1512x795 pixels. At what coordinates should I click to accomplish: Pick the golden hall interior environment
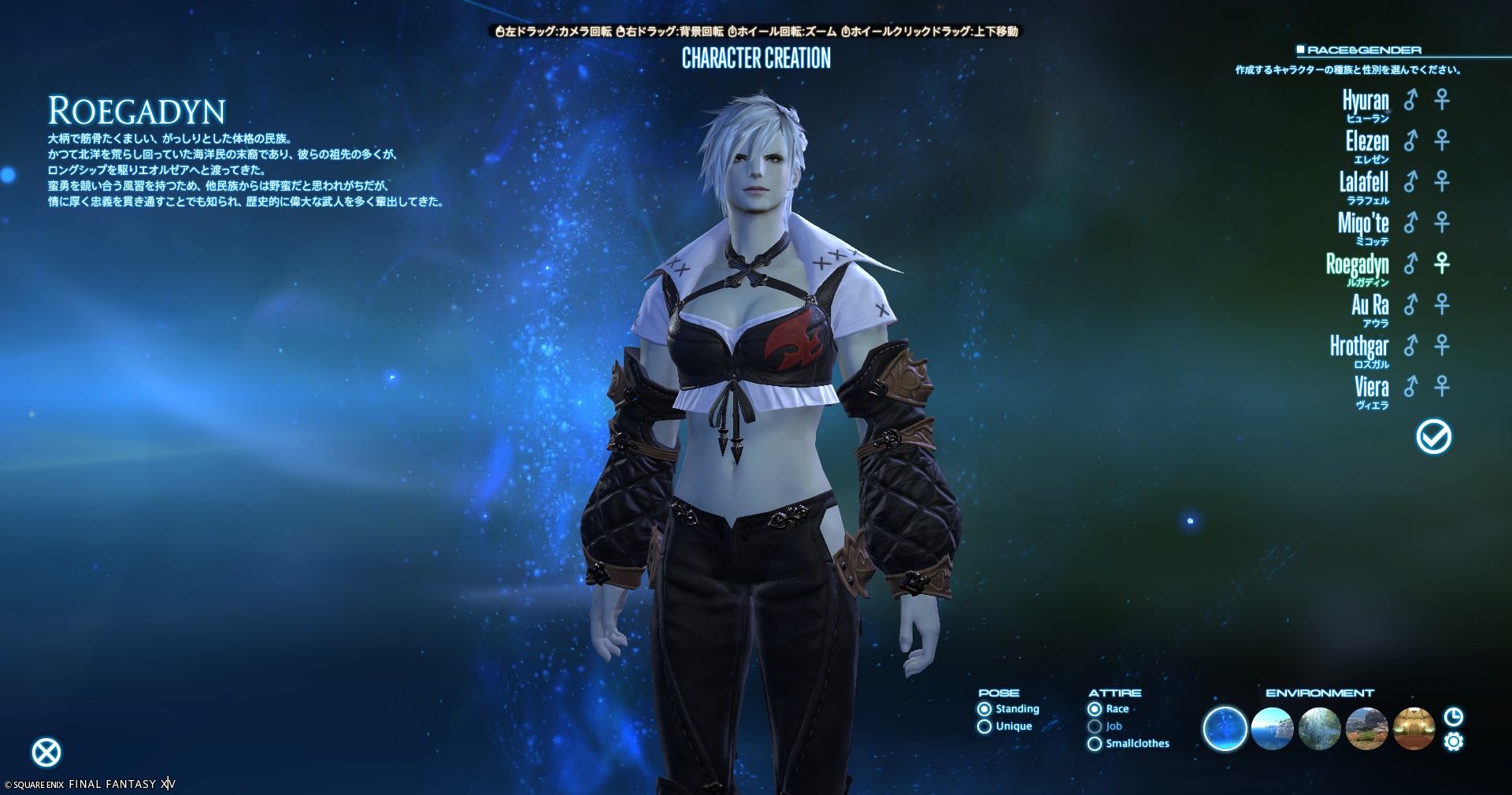[x=1414, y=729]
